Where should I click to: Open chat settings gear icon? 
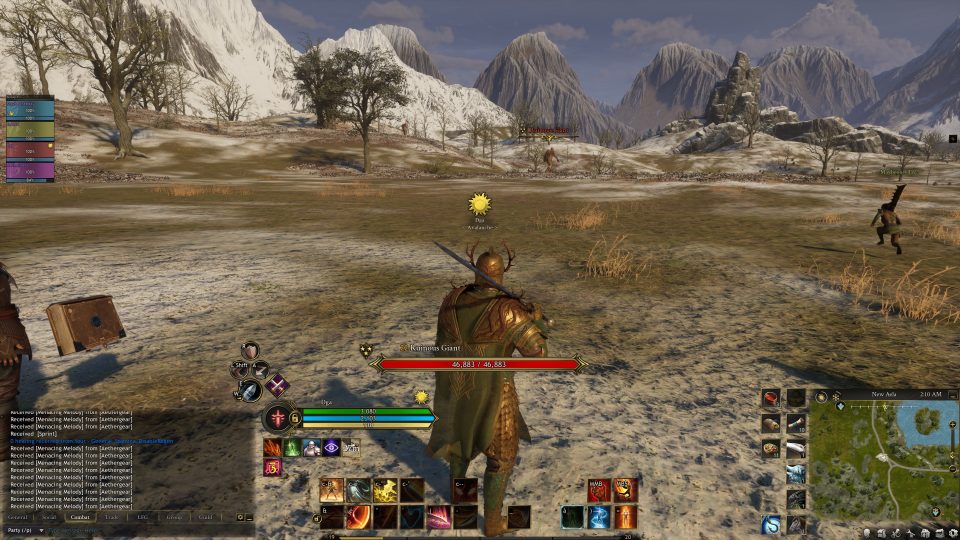[240, 517]
